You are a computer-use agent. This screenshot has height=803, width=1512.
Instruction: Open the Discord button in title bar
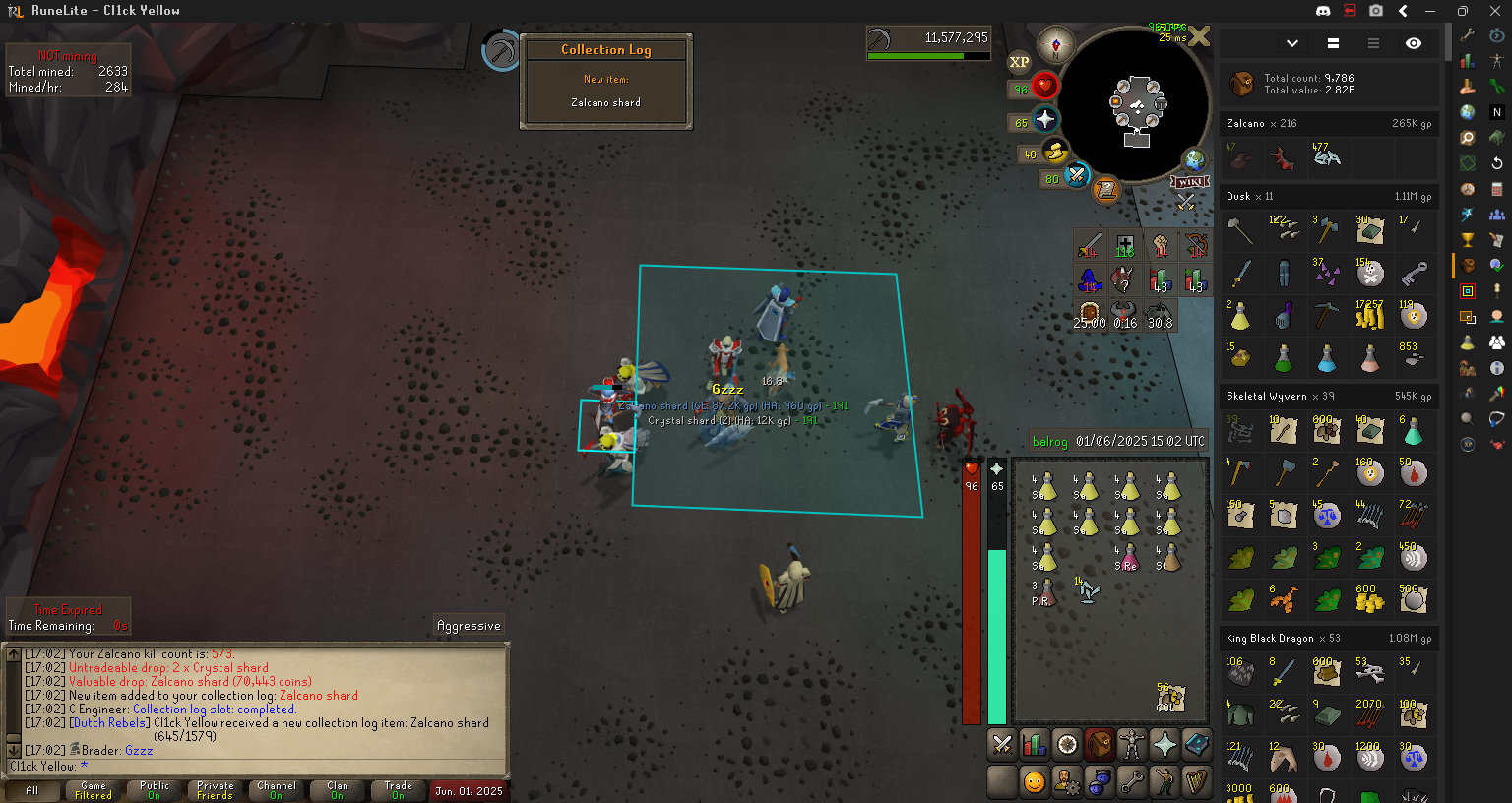(1323, 11)
